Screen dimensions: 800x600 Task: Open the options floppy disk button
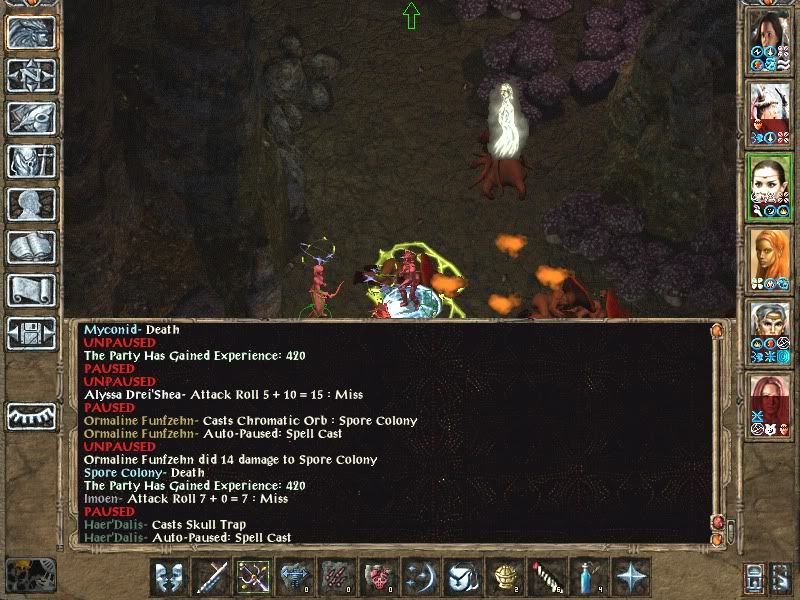(31, 332)
